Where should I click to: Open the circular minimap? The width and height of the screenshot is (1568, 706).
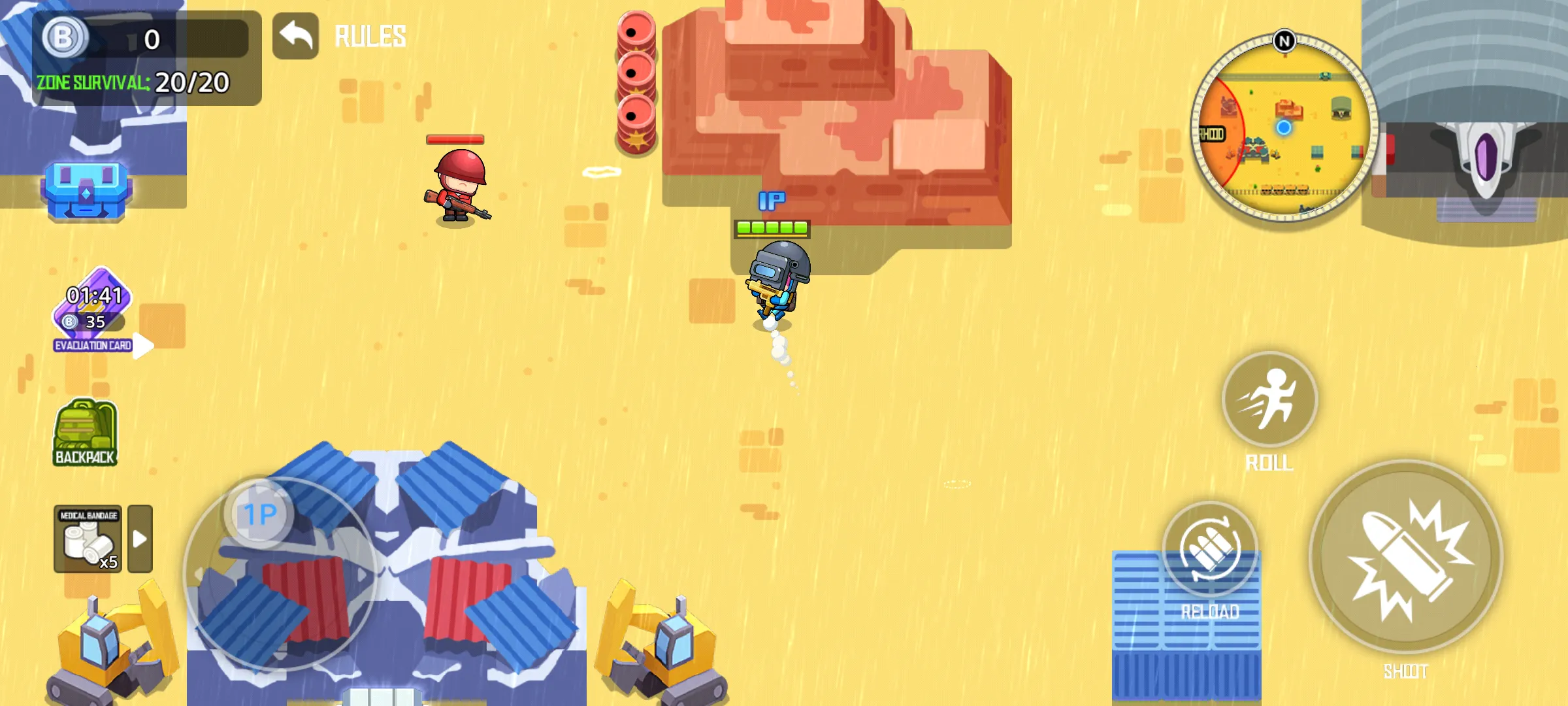1284,127
